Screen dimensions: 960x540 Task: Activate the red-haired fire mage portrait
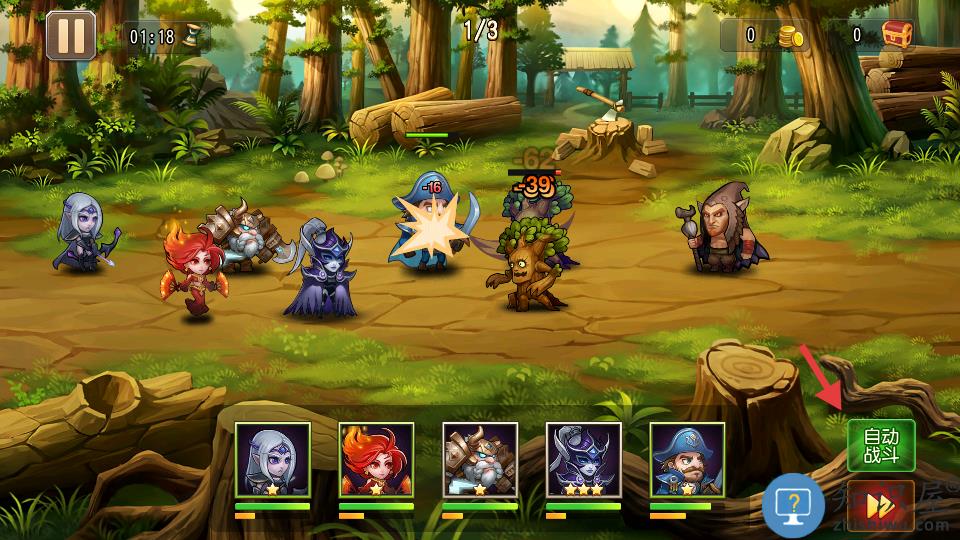click(376, 460)
